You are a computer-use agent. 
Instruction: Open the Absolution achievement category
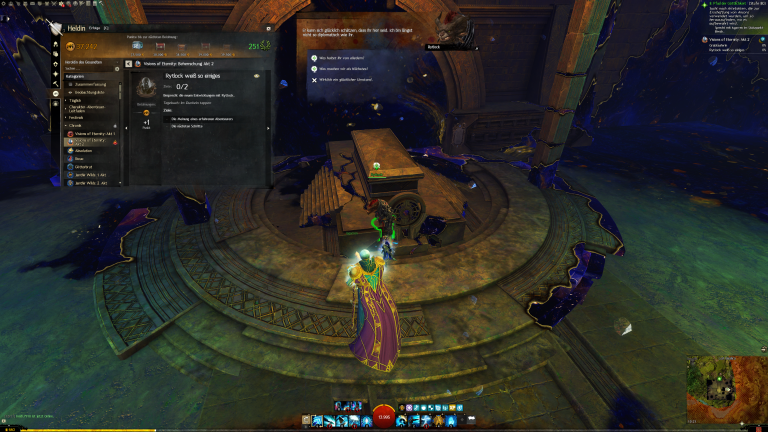point(83,150)
